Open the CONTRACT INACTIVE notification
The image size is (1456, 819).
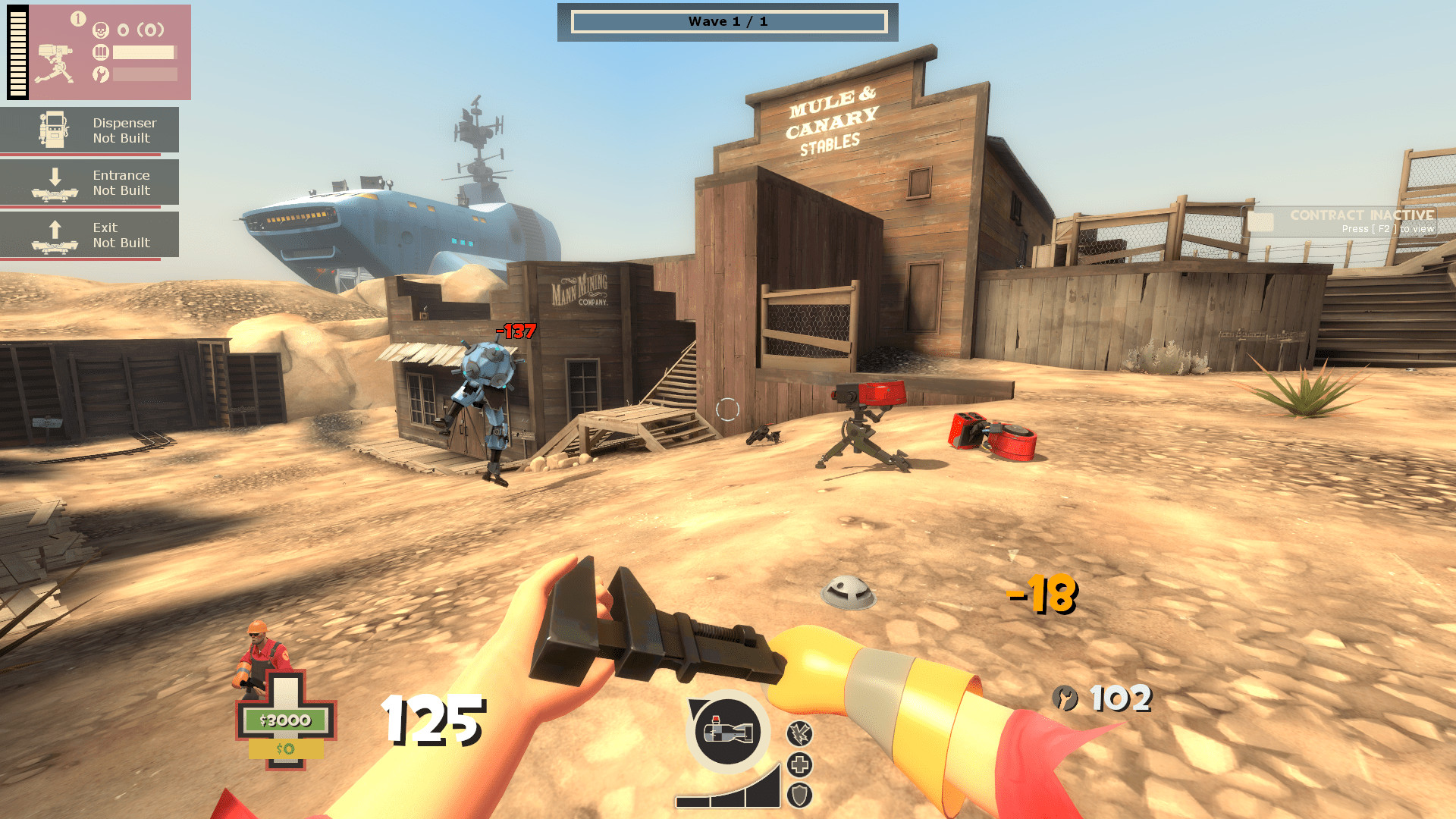pyautogui.click(x=1360, y=215)
